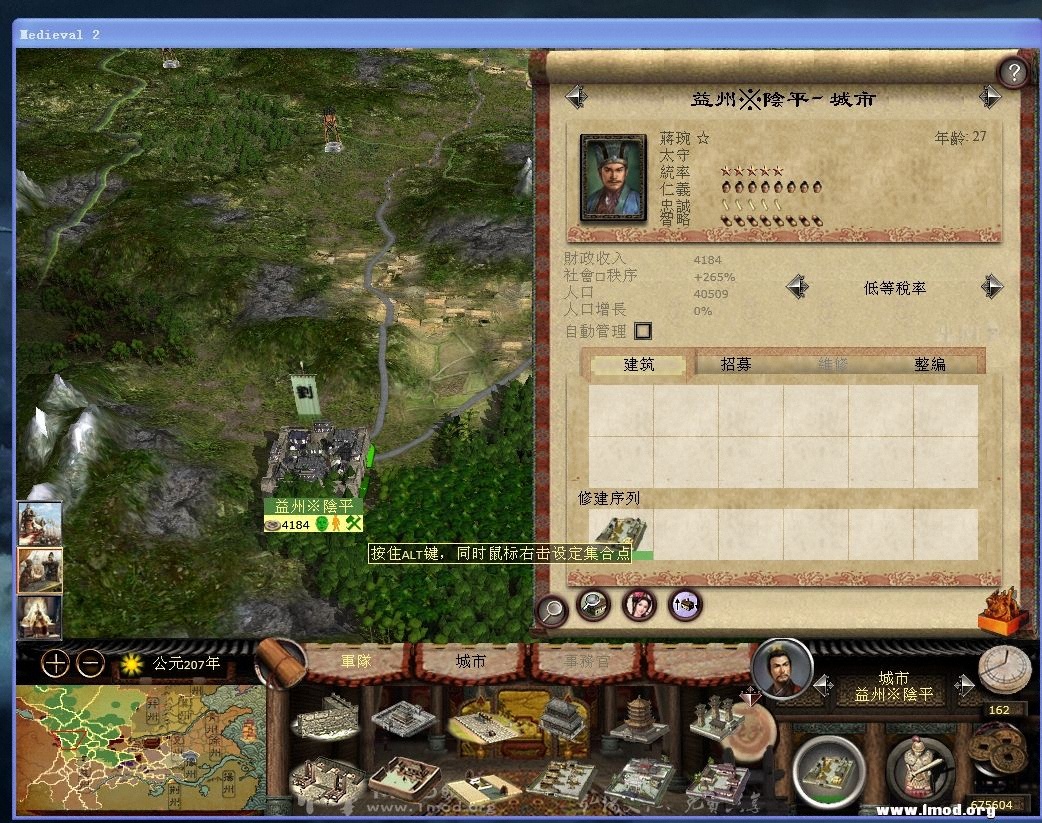Open the lady portrait round button
The image size is (1042, 823).
coord(639,604)
